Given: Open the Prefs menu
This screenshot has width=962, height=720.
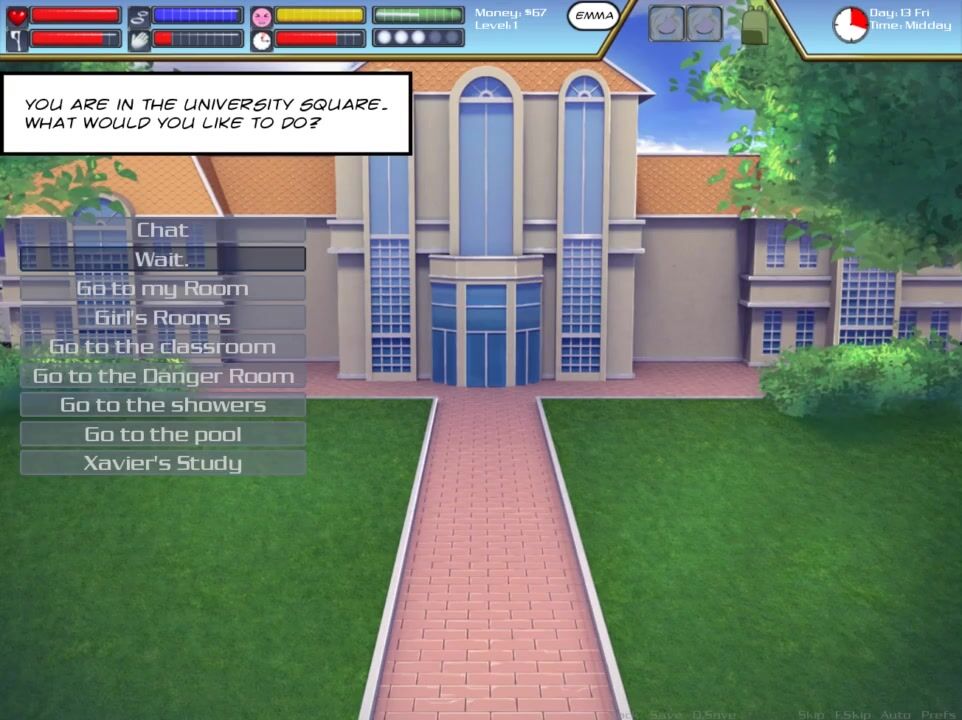Looking at the screenshot, I should (938, 714).
